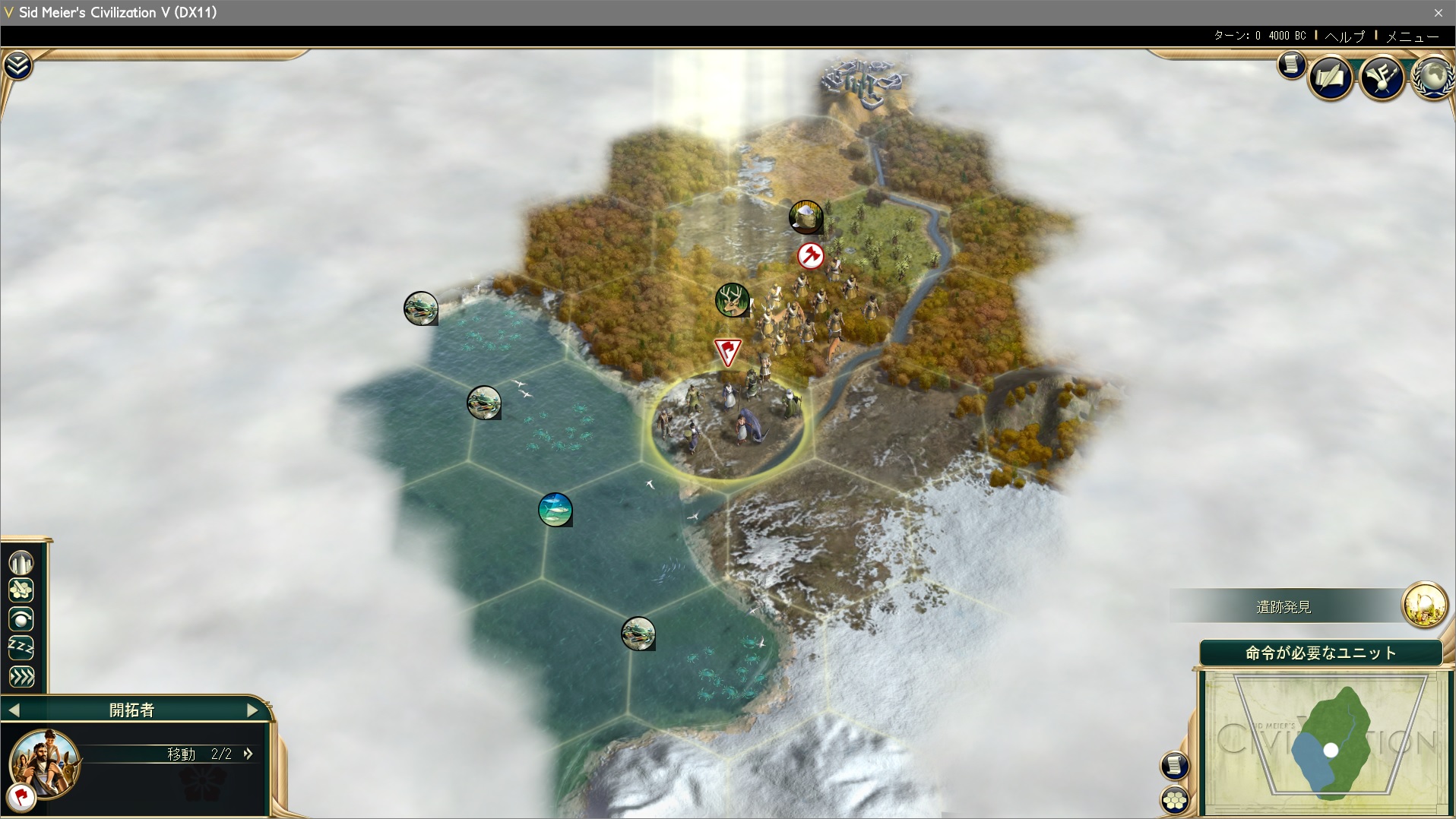Toggle the hex-grid map options button
Screen dimensions: 1456x819
1175,799
